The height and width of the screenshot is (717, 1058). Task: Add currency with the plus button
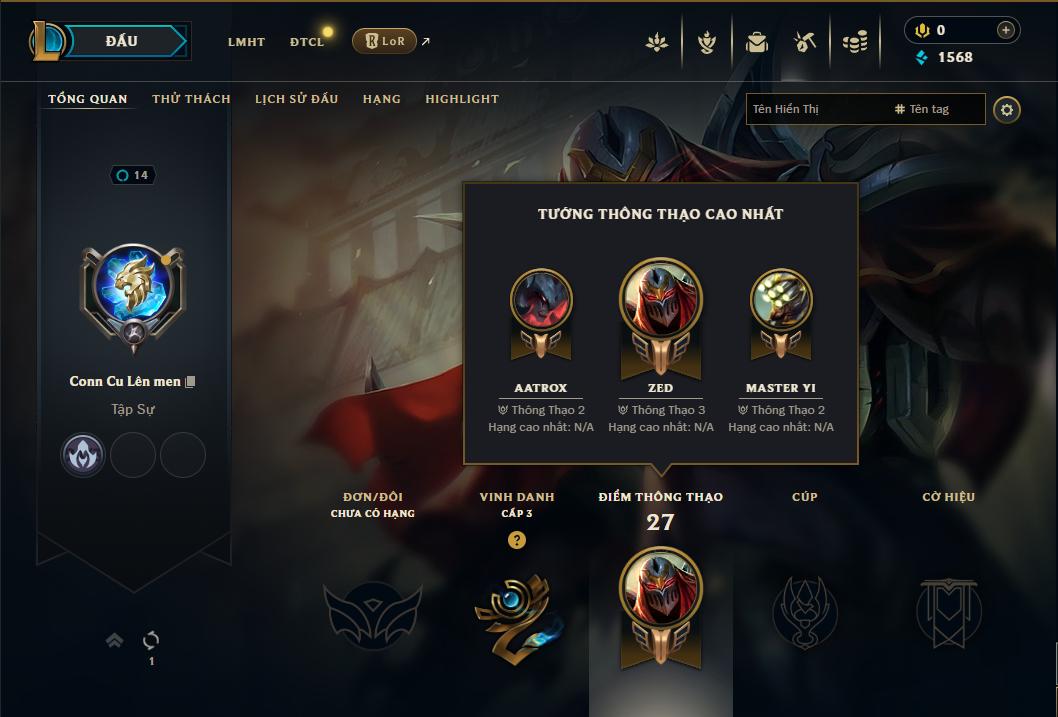[1005, 30]
